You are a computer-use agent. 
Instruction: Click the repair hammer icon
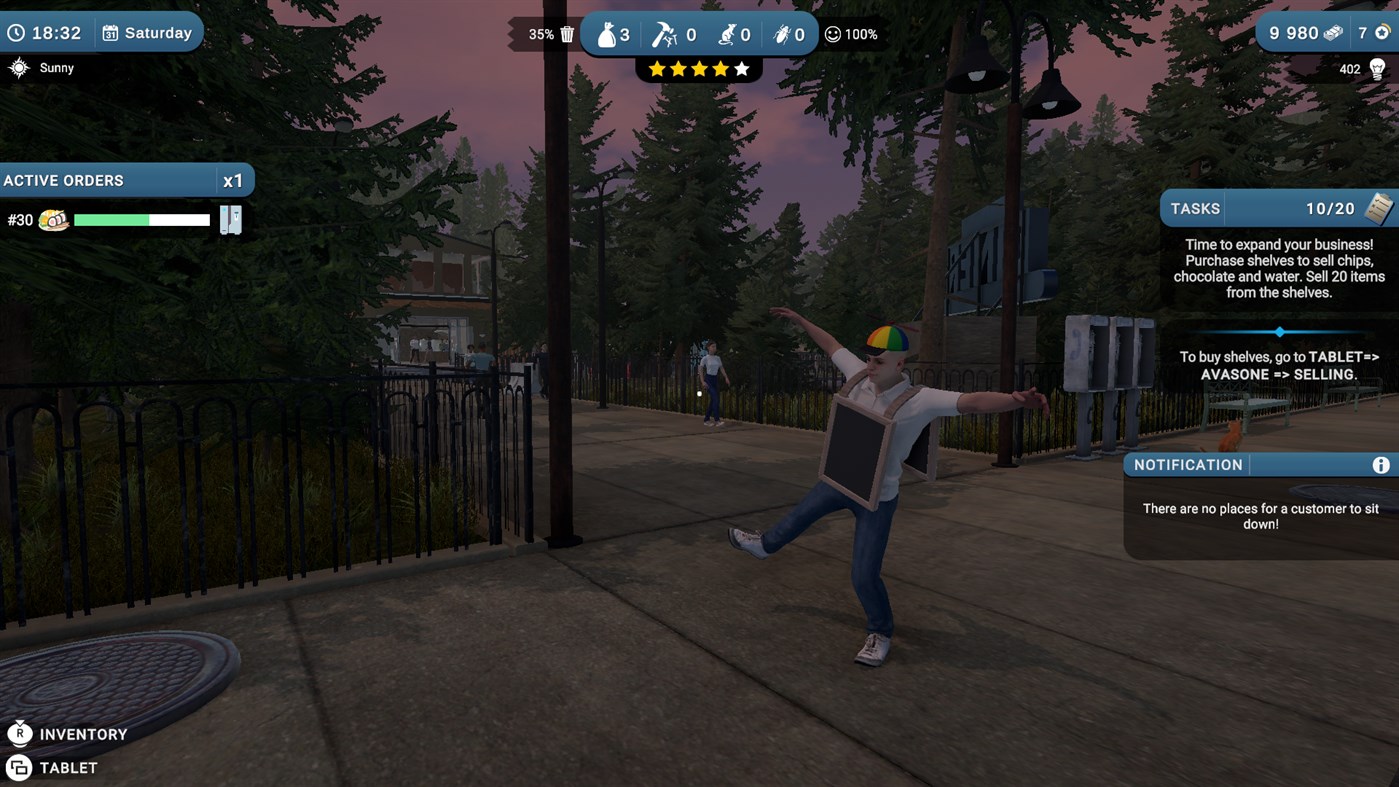(x=665, y=32)
